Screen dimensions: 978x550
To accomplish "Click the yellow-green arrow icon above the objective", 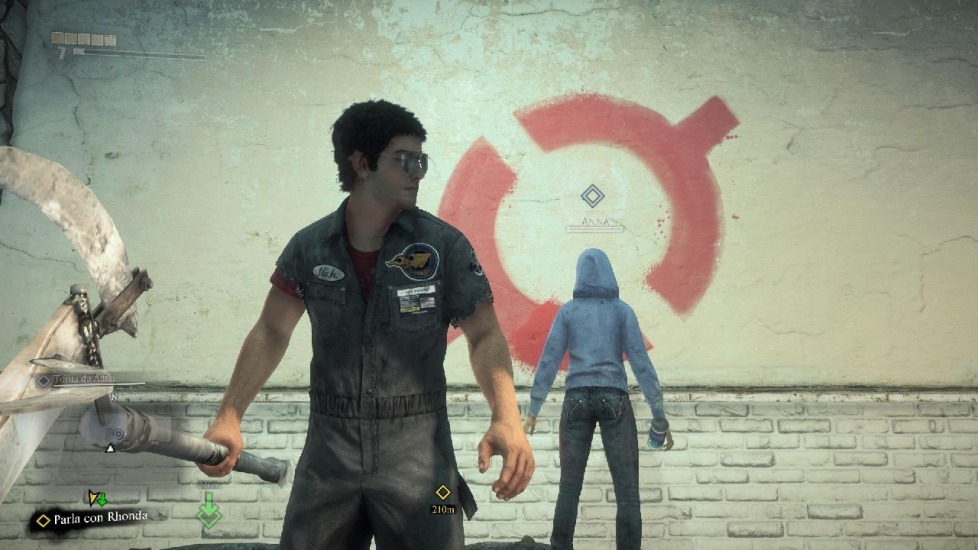I will click(x=96, y=497).
